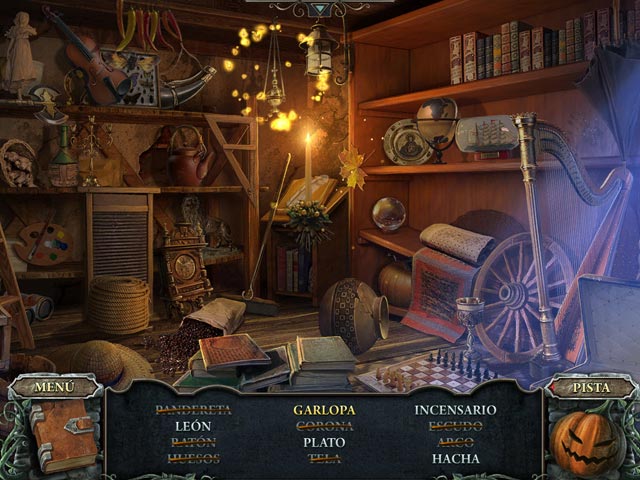This screenshot has width=640, height=480.
Task: Click the jack-o'-lantern hint pumpkin
Action: (x=587, y=442)
